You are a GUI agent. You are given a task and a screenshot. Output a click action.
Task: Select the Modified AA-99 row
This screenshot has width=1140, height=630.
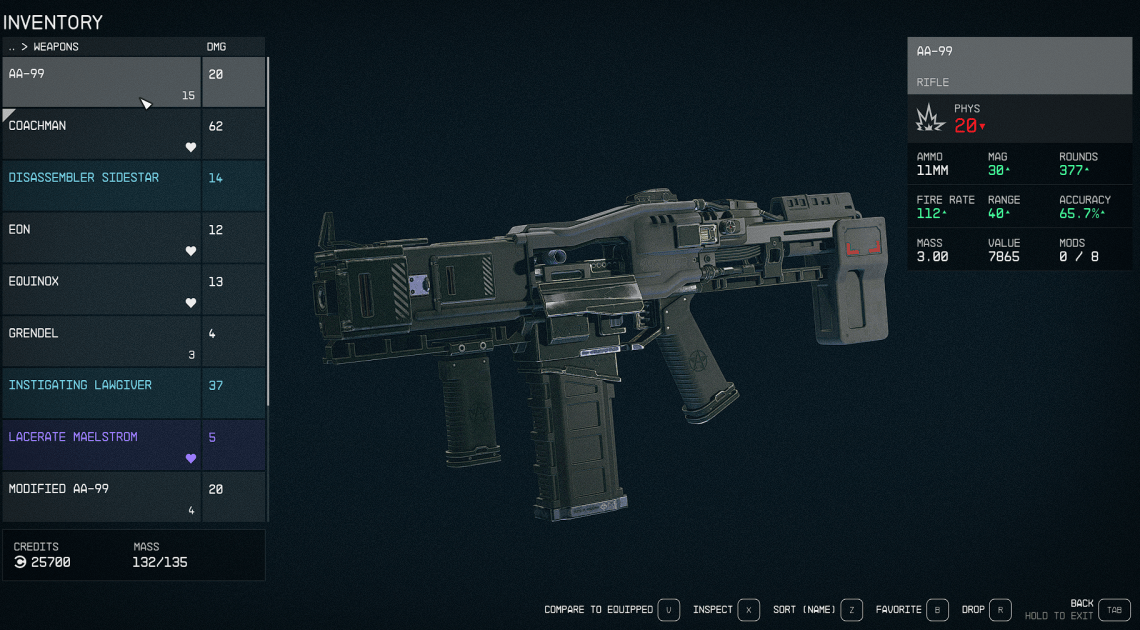tap(100, 497)
